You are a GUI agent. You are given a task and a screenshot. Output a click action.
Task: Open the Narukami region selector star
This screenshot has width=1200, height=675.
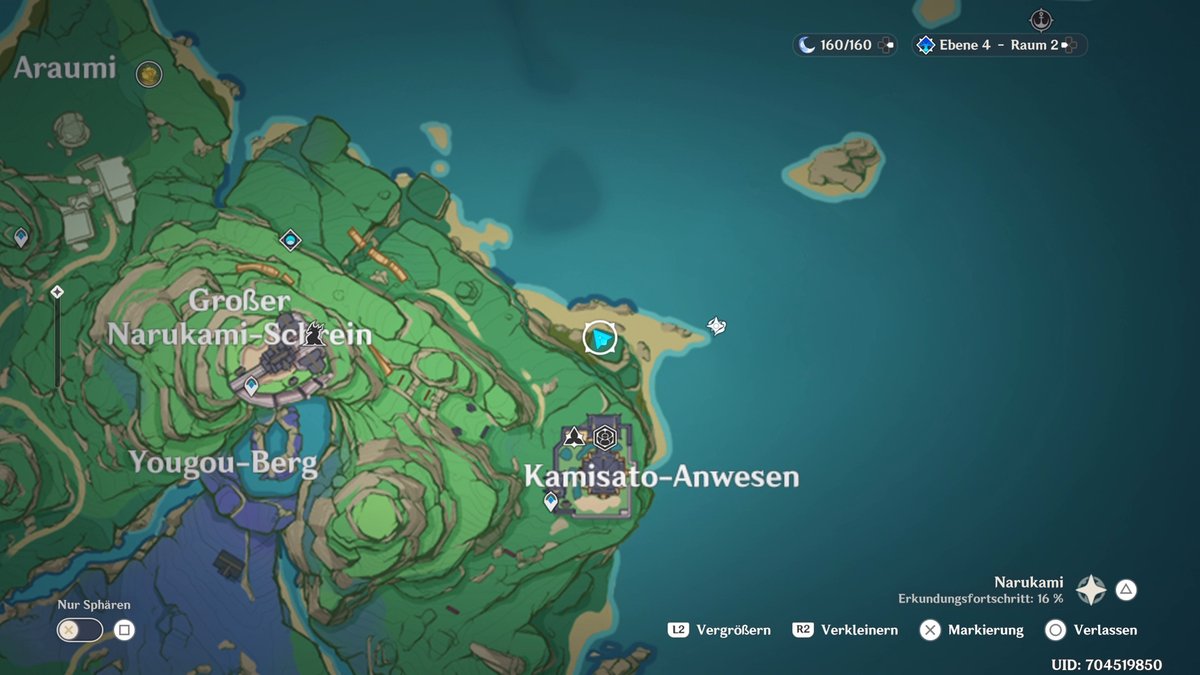(1090, 590)
